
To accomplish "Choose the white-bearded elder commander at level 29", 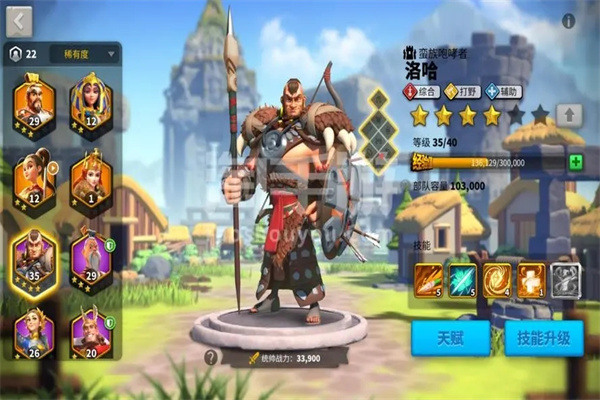I will click(90, 254).
